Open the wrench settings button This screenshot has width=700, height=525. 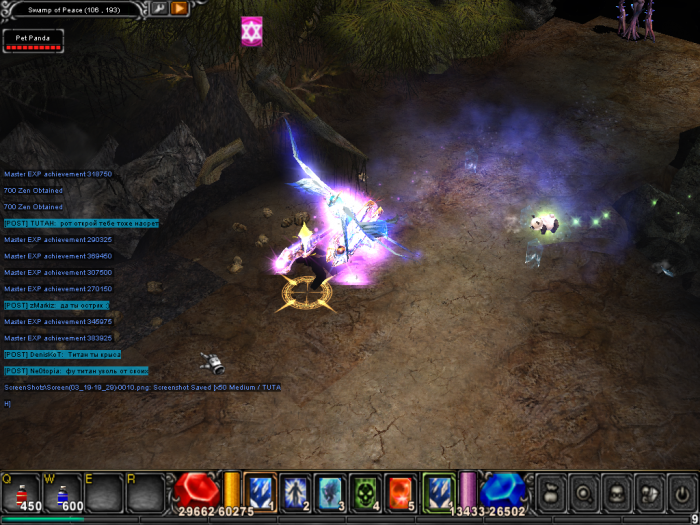tap(160, 8)
